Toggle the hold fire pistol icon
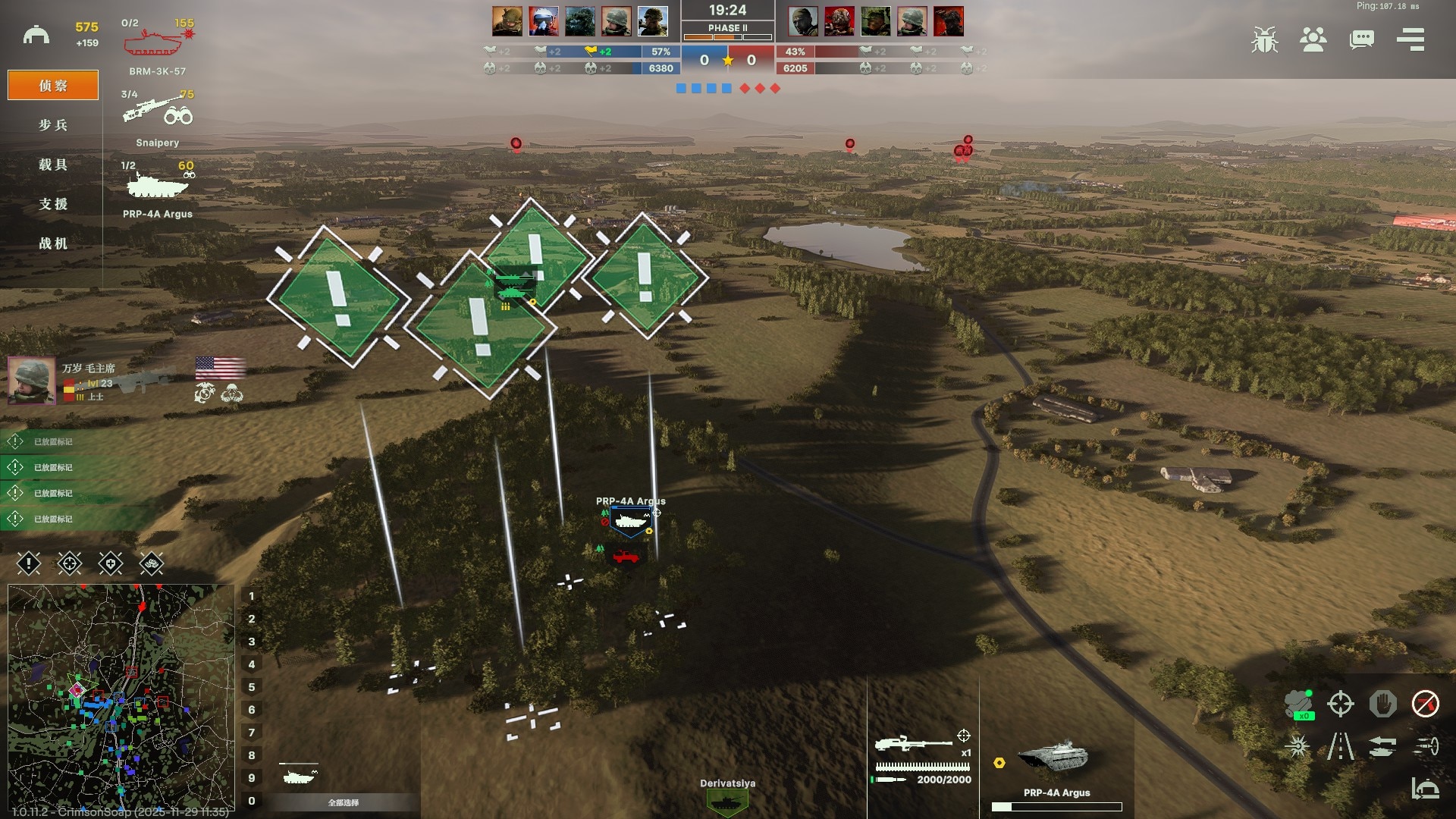 point(1425,704)
